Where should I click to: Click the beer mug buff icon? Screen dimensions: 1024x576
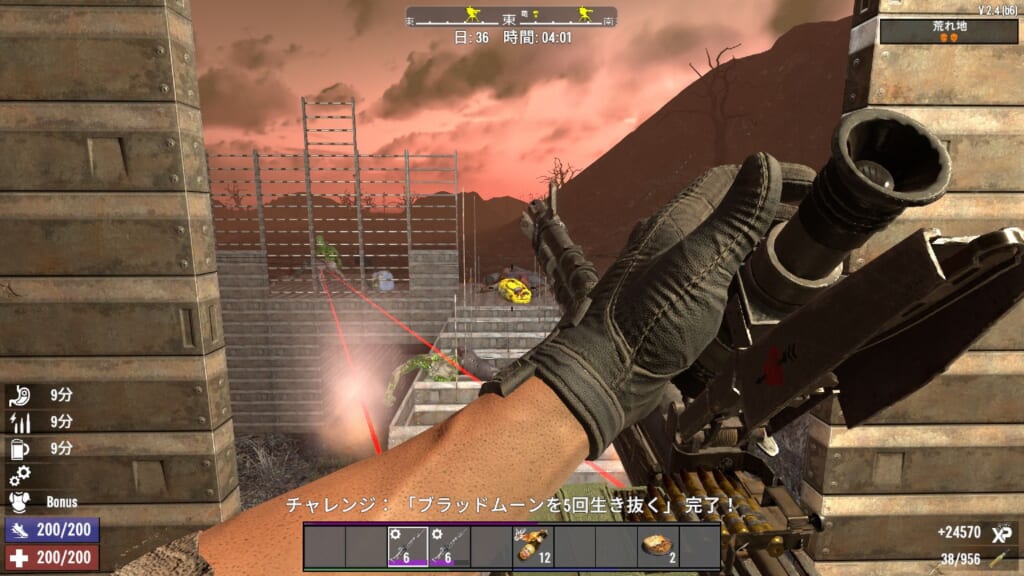pyautogui.click(x=18, y=448)
